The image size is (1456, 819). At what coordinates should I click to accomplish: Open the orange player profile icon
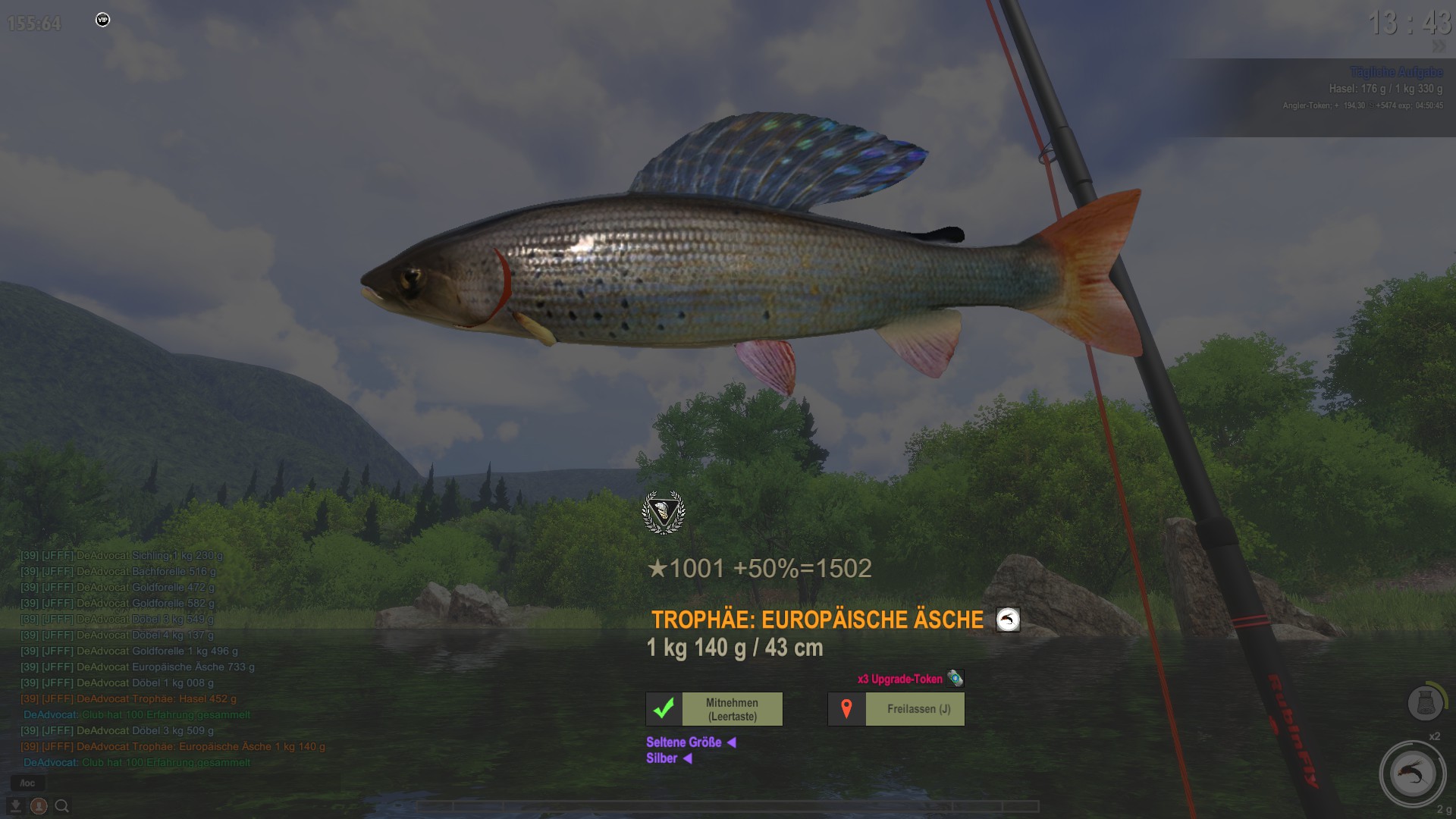tap(39, 806)
